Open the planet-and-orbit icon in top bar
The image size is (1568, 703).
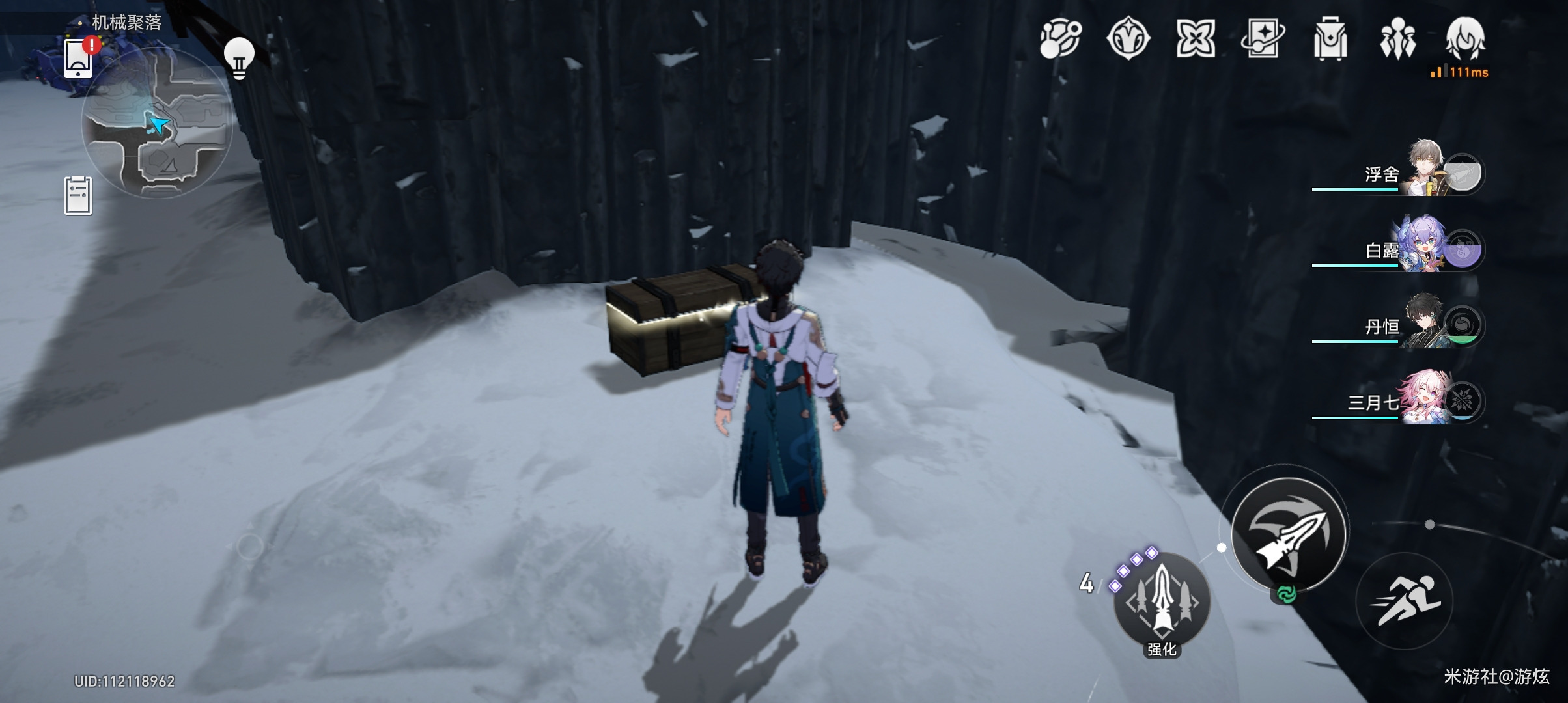[1060, 39]
